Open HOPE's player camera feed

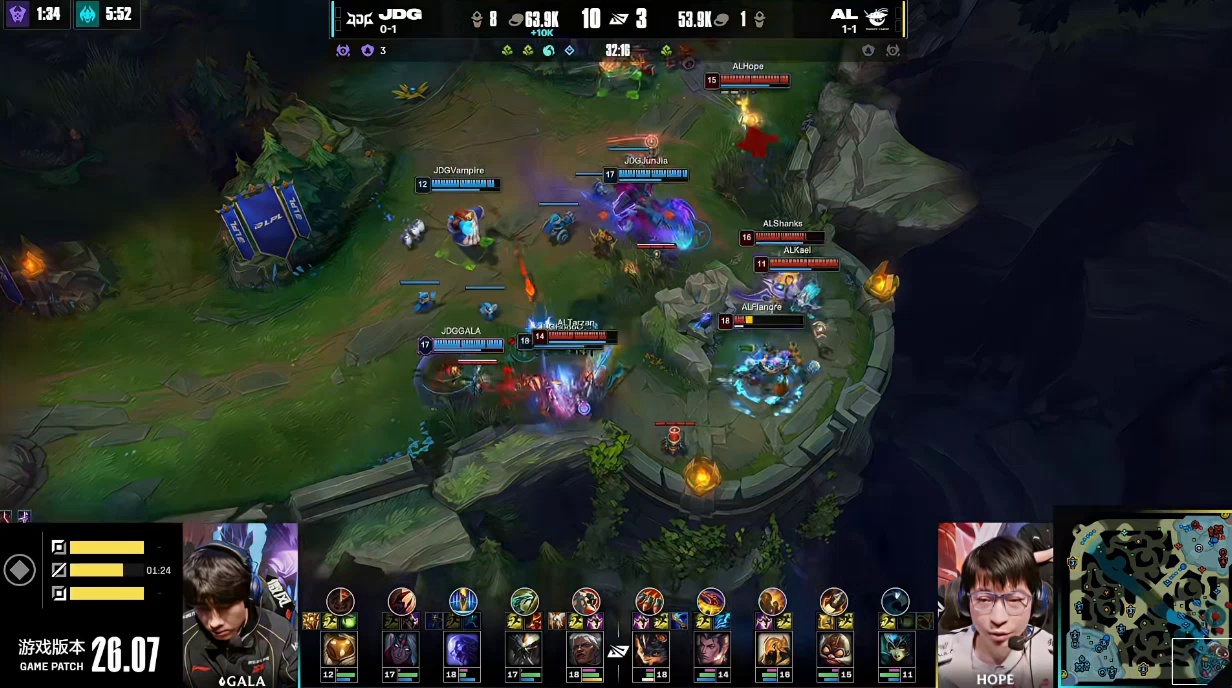click(x=995, y=604)
